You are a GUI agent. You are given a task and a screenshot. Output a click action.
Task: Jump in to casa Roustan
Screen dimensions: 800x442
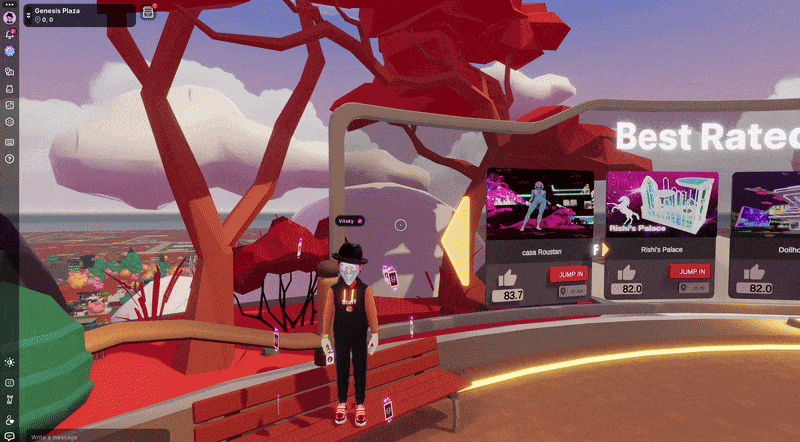click(x=567, y=274)
